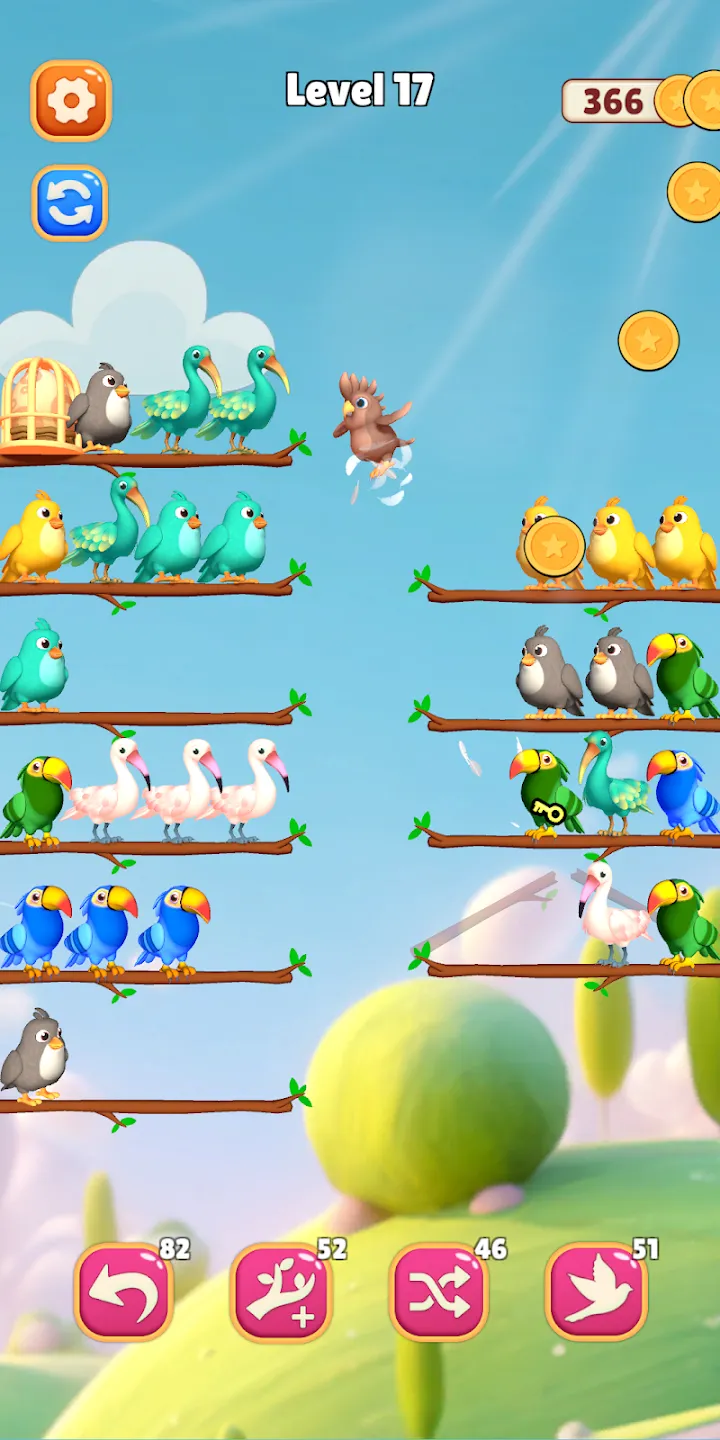Undo the last move

pyautogui.click(x=124, y=1292)
